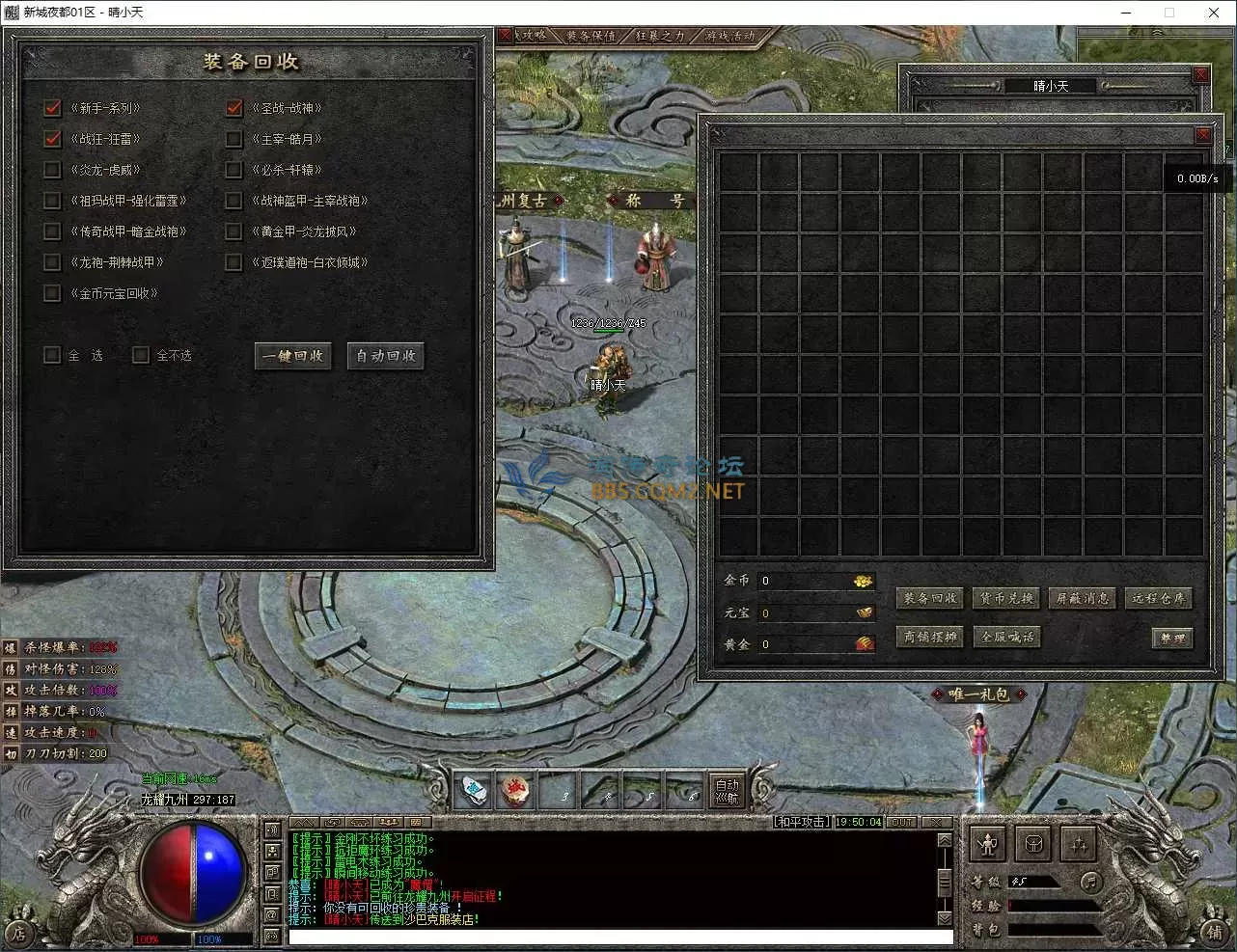Image resolution: width=1237 pixels, height=952 pixels.
Task: Close the inventory bag panel
Action: 1202,135
